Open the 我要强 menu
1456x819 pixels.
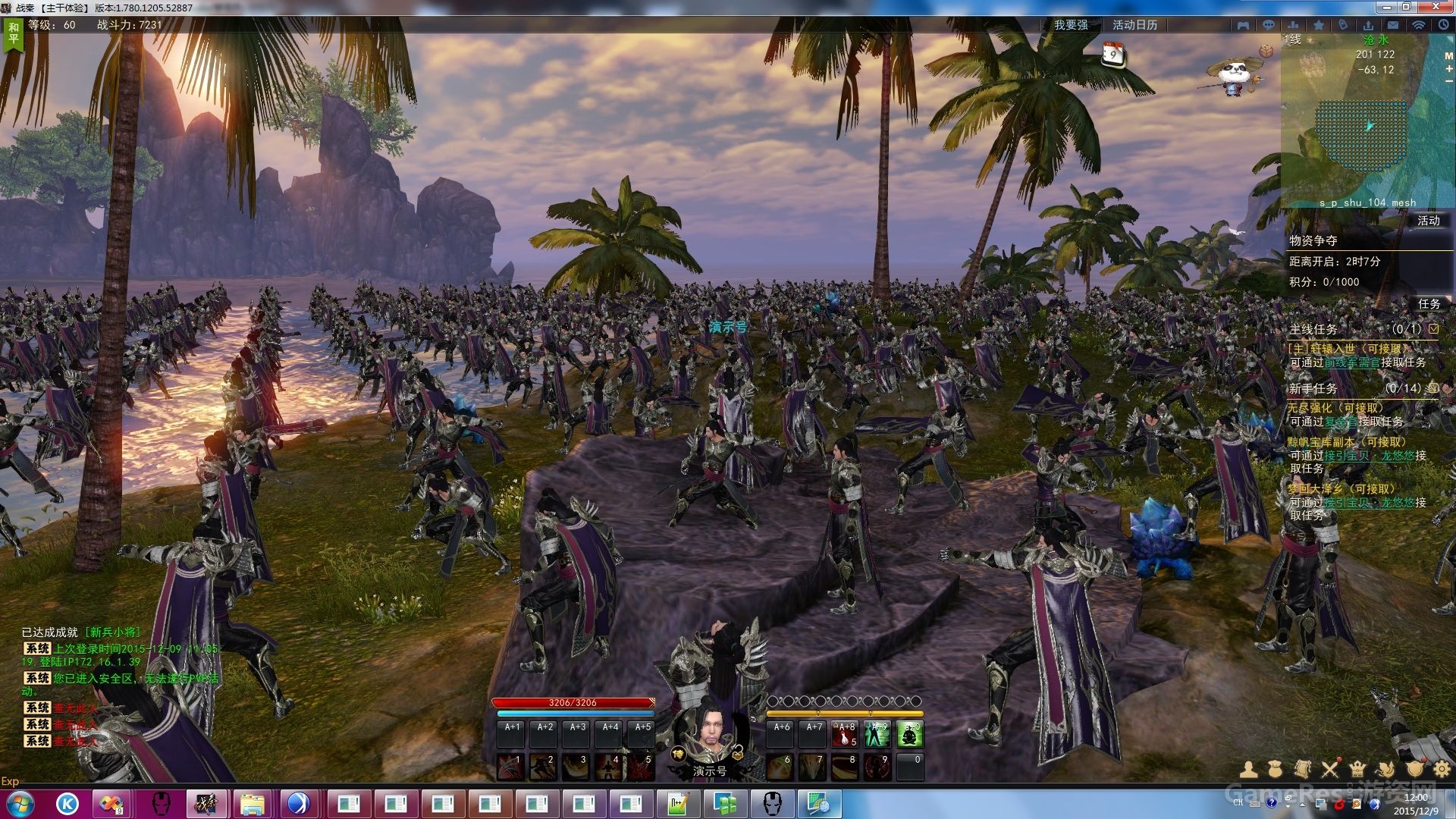point(1071,25)
